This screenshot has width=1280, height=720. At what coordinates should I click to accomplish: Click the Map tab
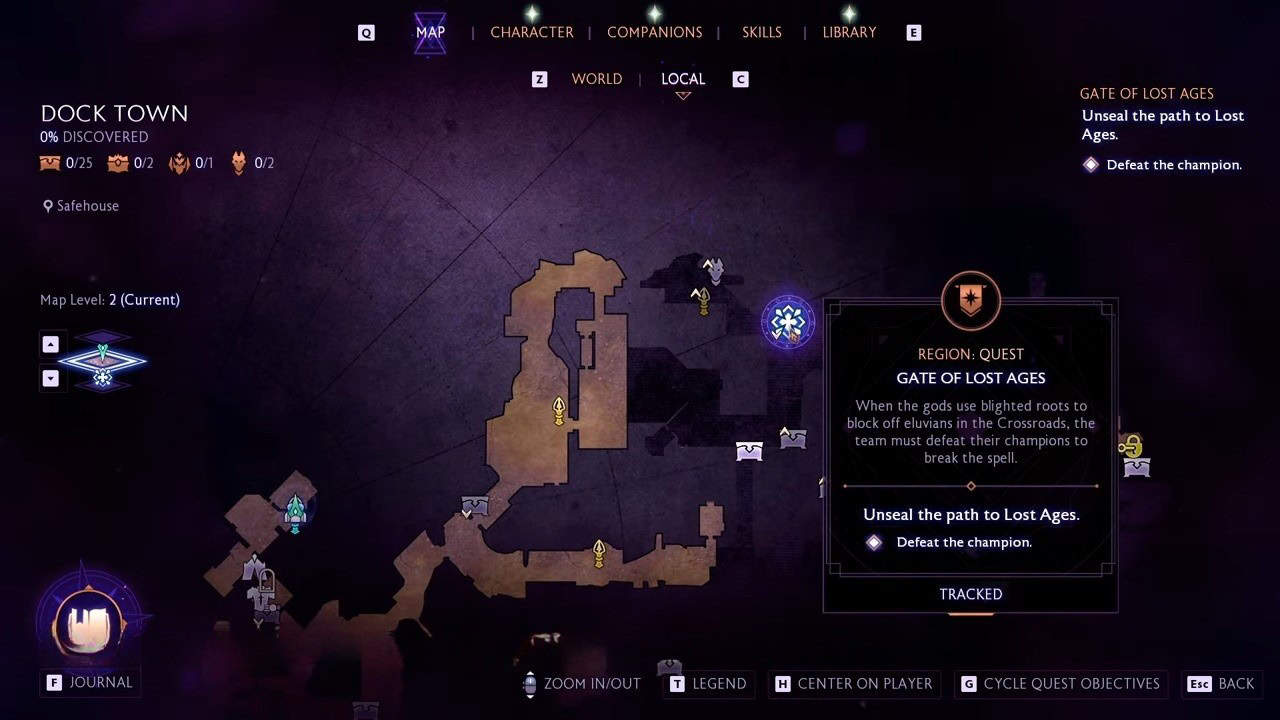(430, 32)
